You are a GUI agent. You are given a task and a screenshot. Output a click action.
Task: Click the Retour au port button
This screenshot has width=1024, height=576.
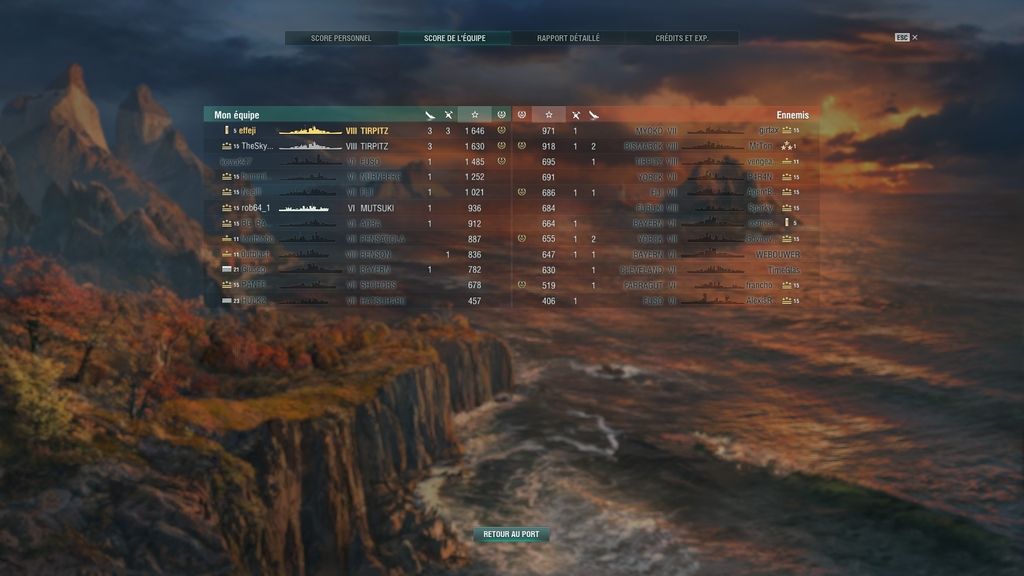pyautogui.click(x=511, y=534)
